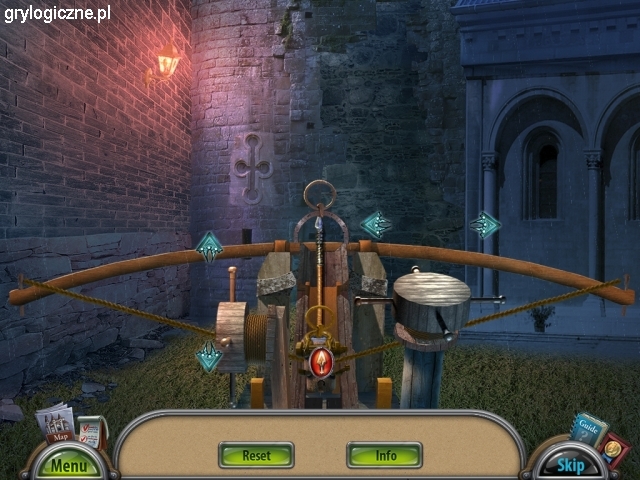Open the folded Map

(55, 423)
